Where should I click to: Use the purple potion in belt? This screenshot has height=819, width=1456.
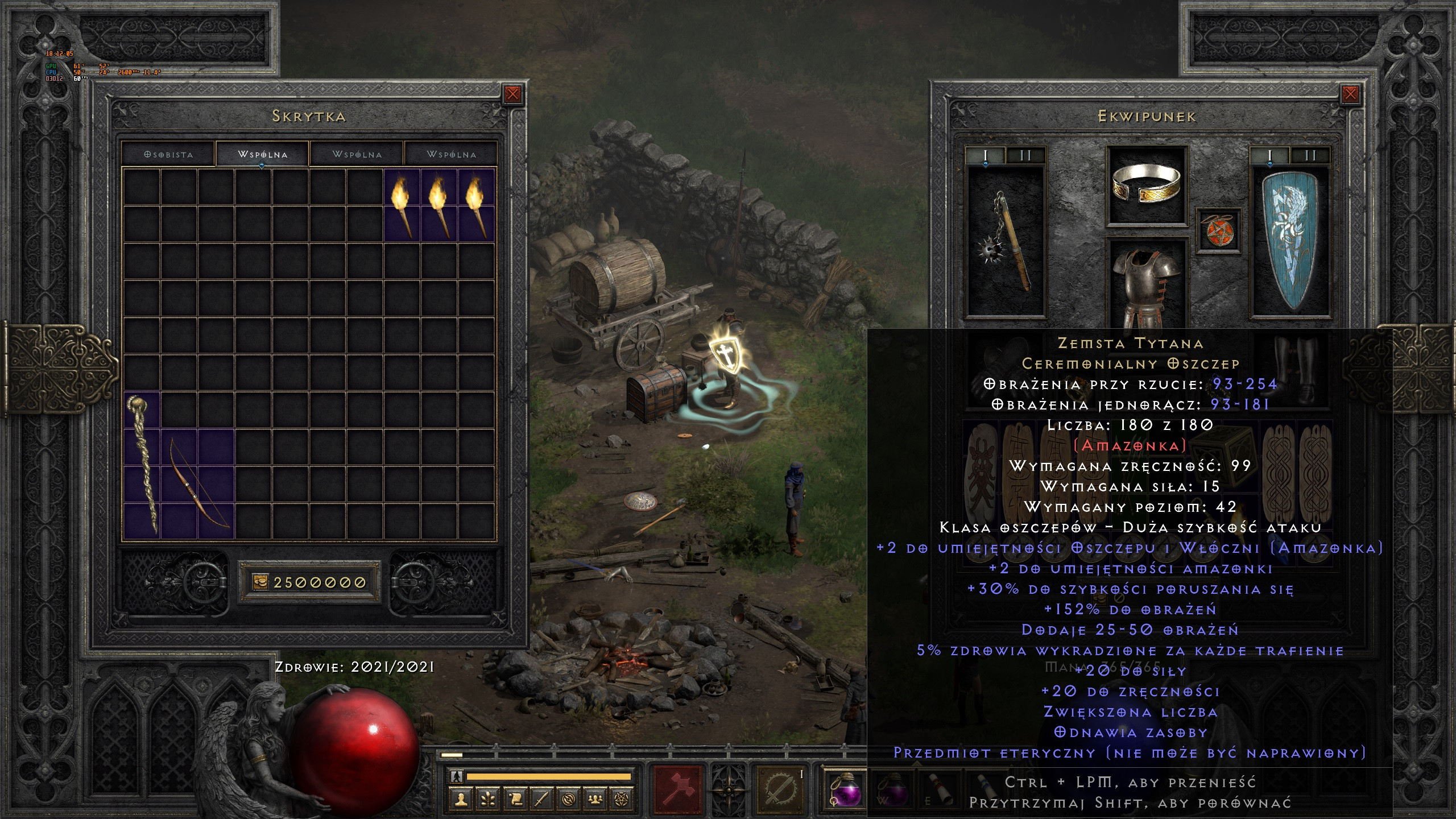pos(845,791)
